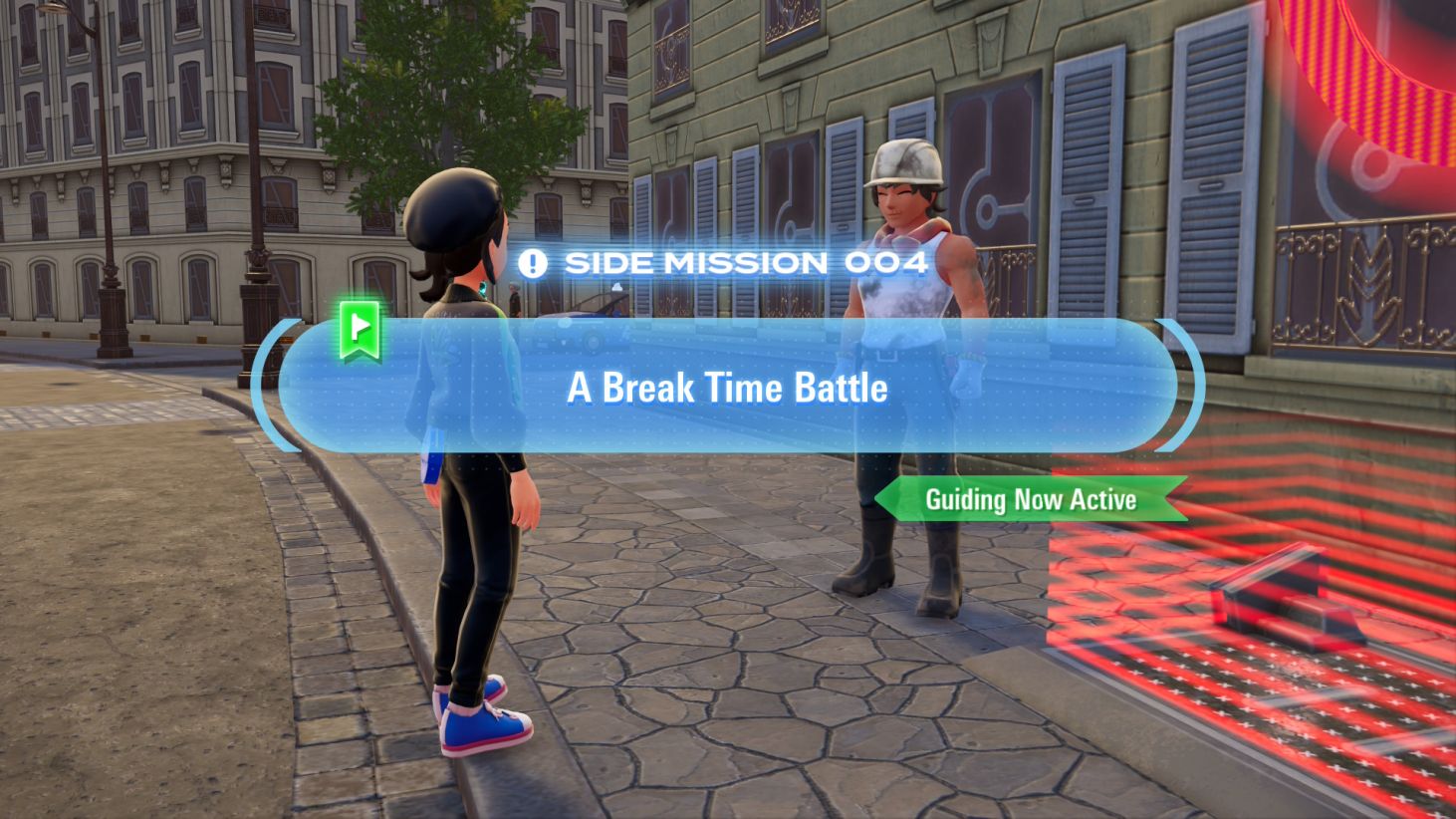1456x819 pixels.
Task: Click the exclamation mark icon beside SIDE MISSION 004
Action: (x=531, y=262)
